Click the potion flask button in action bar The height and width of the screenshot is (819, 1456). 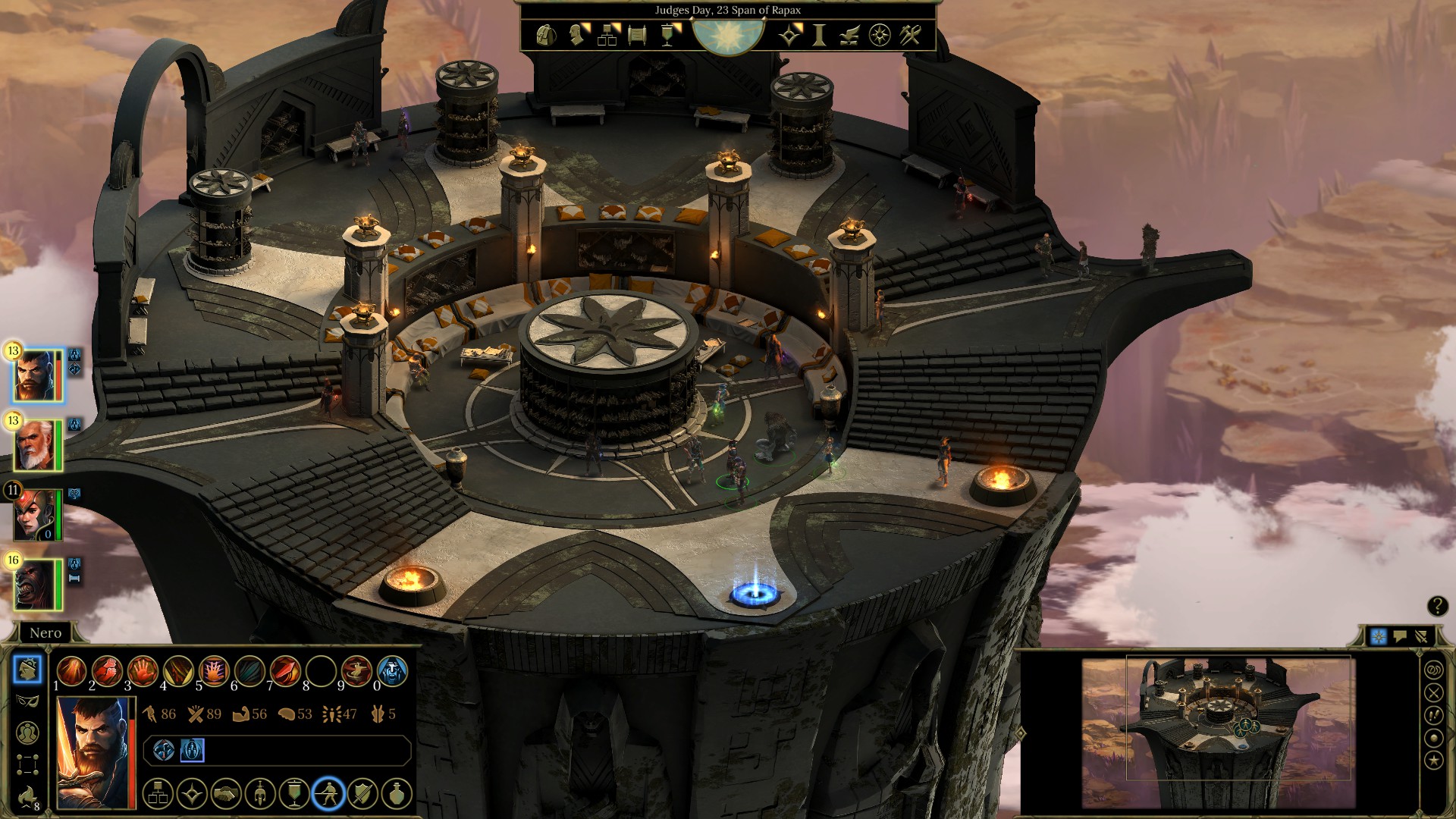(397, 794)
